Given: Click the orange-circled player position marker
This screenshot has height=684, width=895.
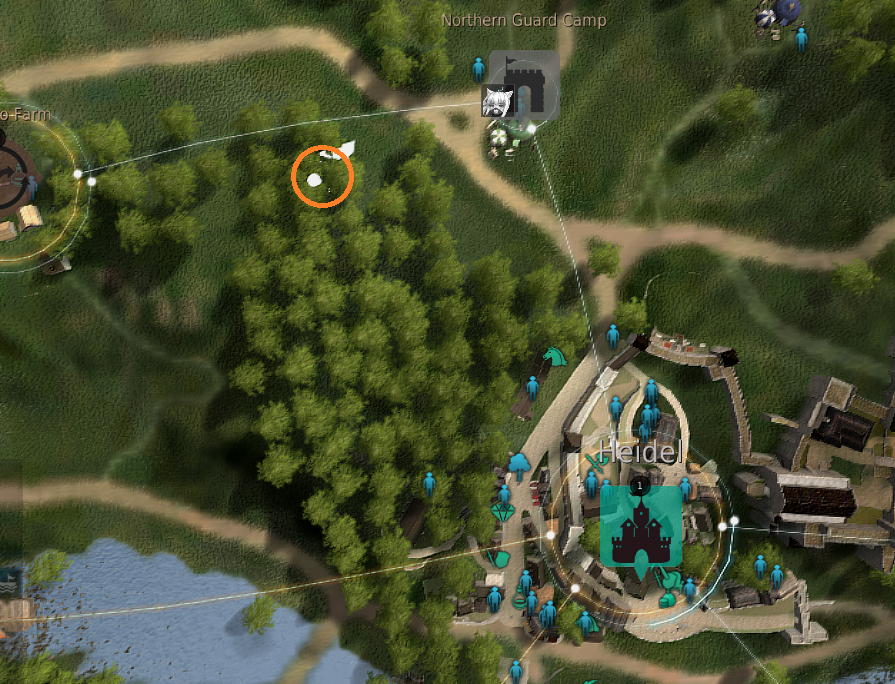Looking at the screenshot, I should coord(314,180).
